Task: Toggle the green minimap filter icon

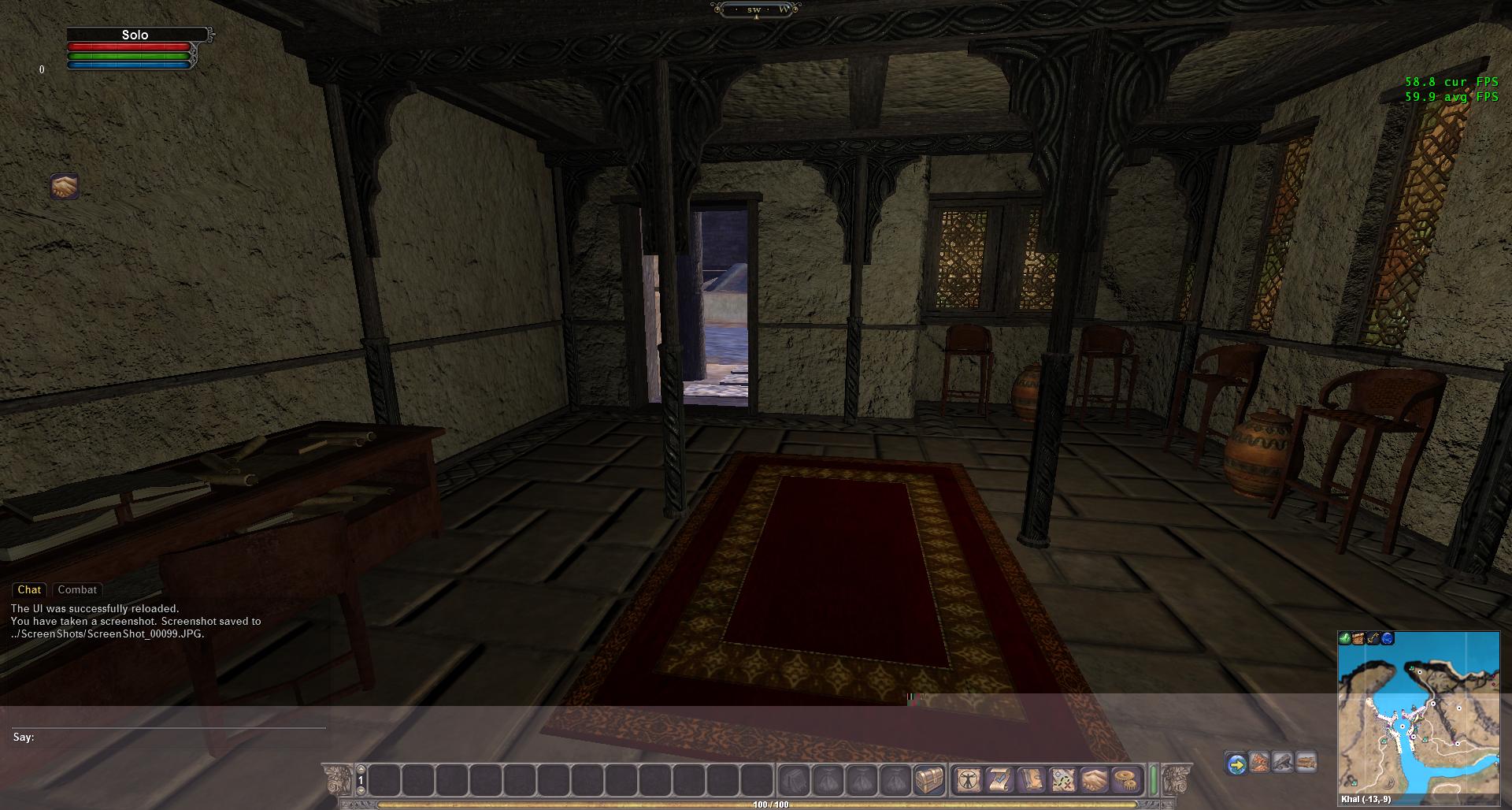Action: (1345, 638)
